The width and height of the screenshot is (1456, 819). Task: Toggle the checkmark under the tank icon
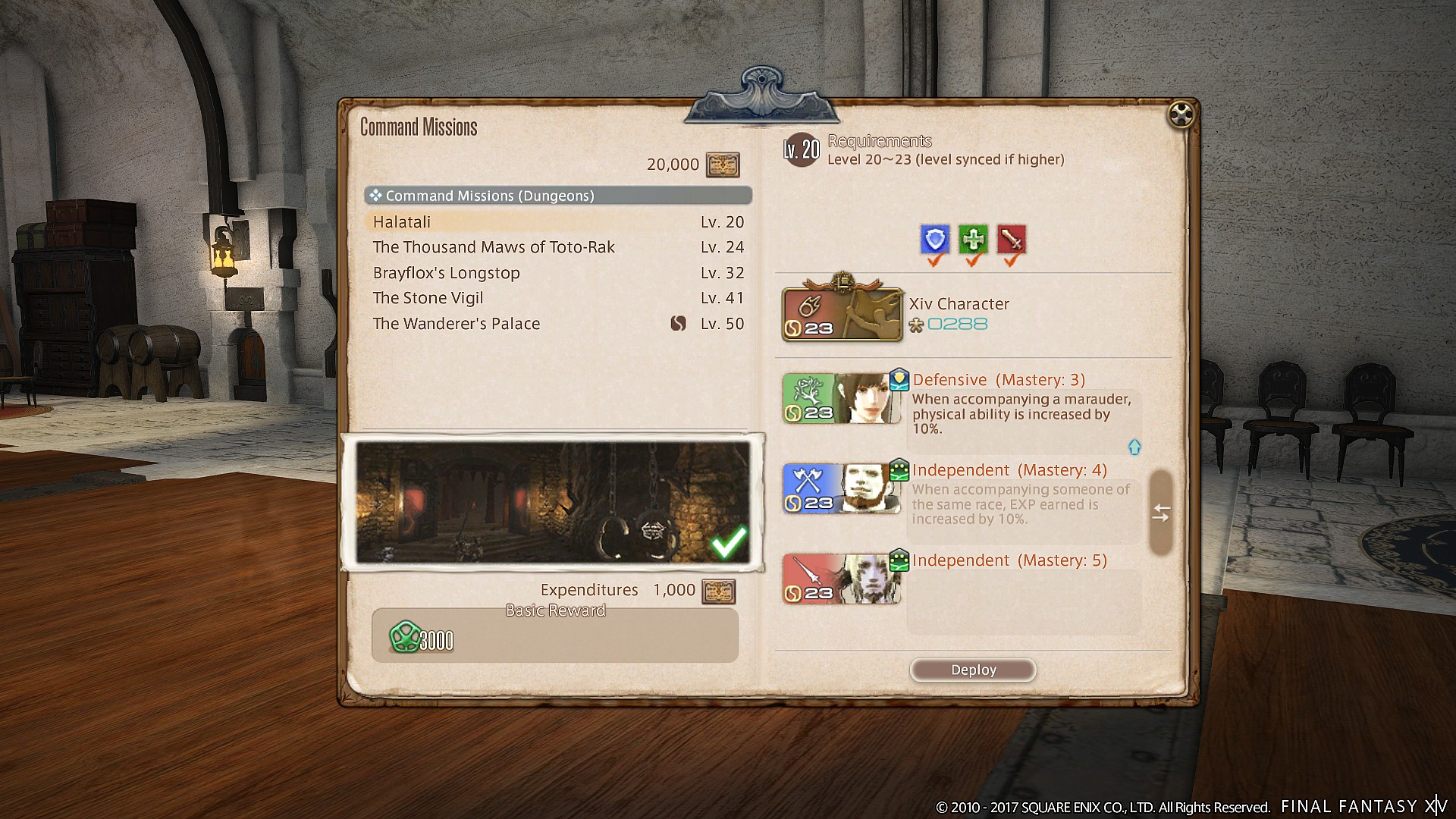(x=934, y=260)
